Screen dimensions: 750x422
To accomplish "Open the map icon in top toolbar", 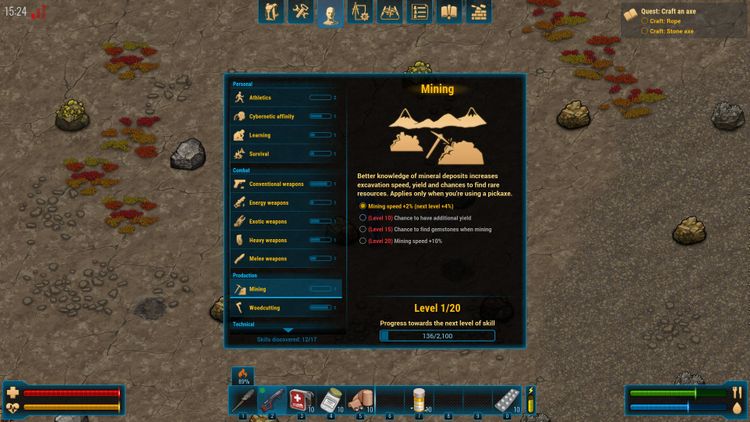I will (390, 13).
